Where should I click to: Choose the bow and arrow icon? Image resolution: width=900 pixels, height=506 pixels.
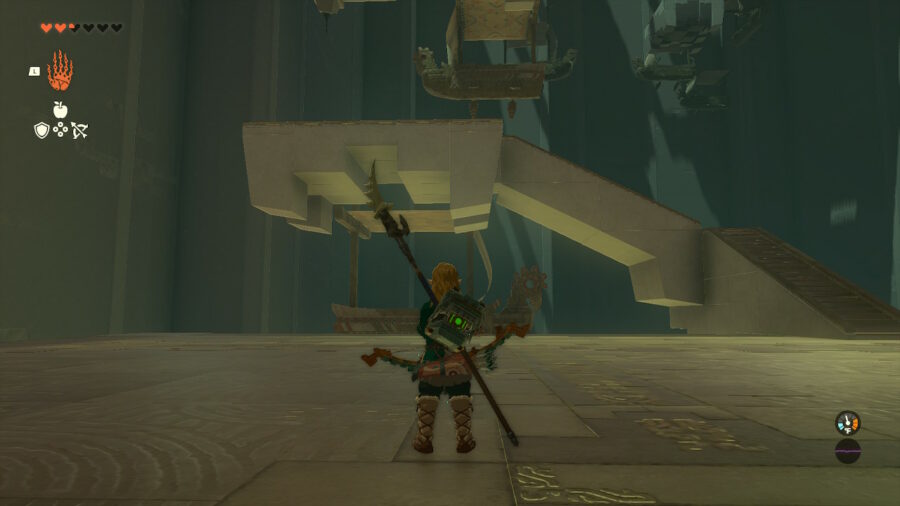tap(80, 130)
